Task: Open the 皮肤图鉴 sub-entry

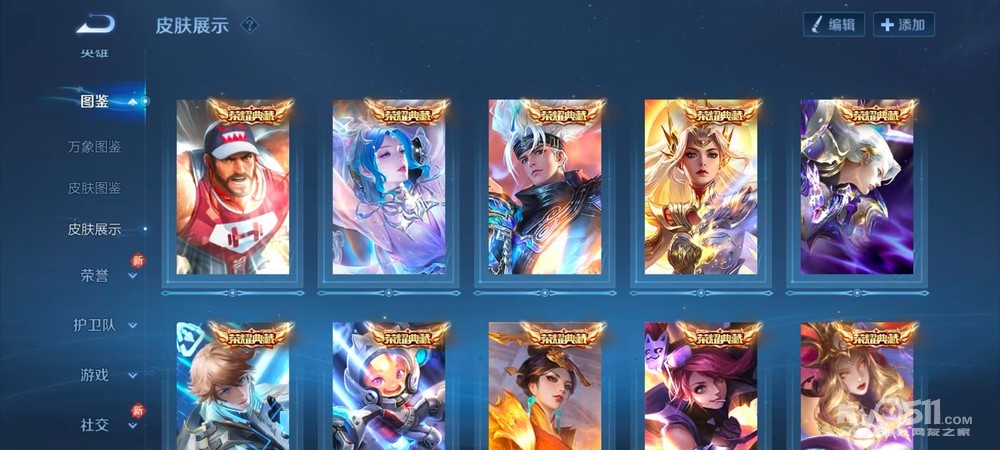Action: pyautogui.click(x=95, y=188)
